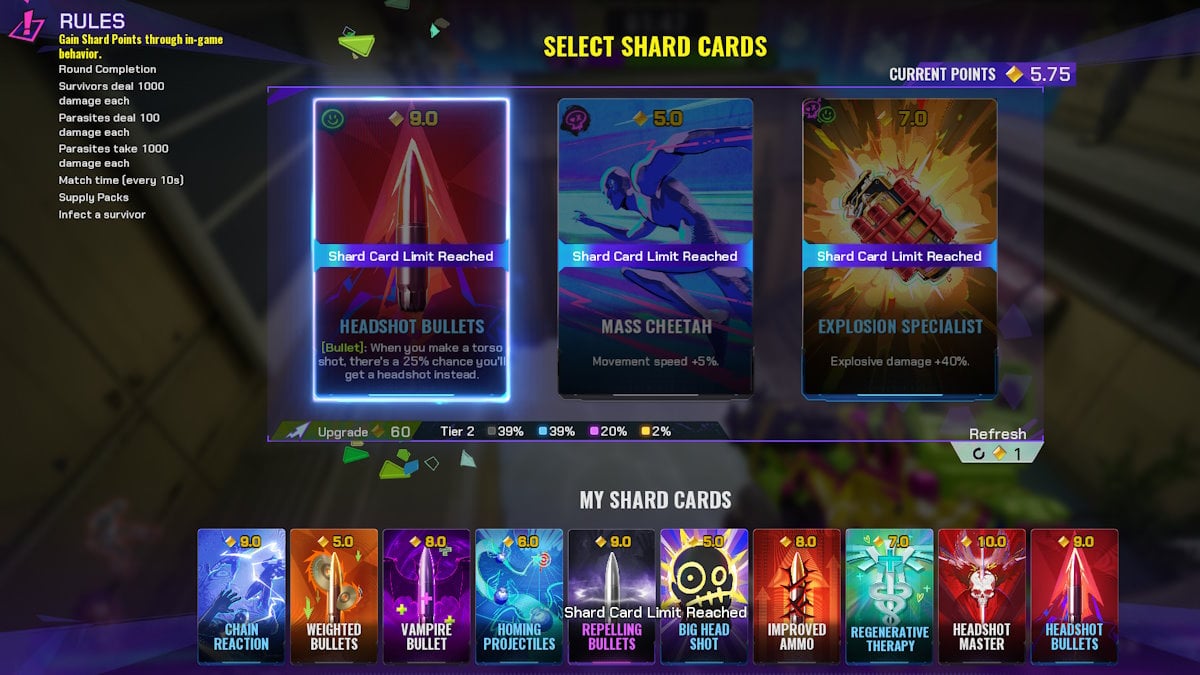Click the Weighted Bullets card in my collection
1200x675 pixels.
333,595
